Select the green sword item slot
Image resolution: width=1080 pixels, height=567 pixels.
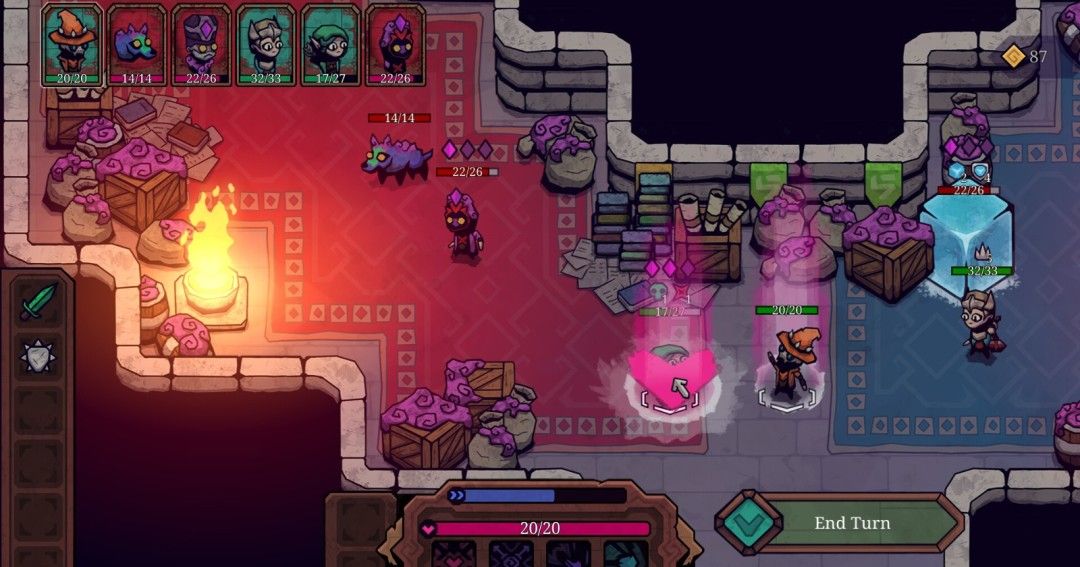[38, 301]
